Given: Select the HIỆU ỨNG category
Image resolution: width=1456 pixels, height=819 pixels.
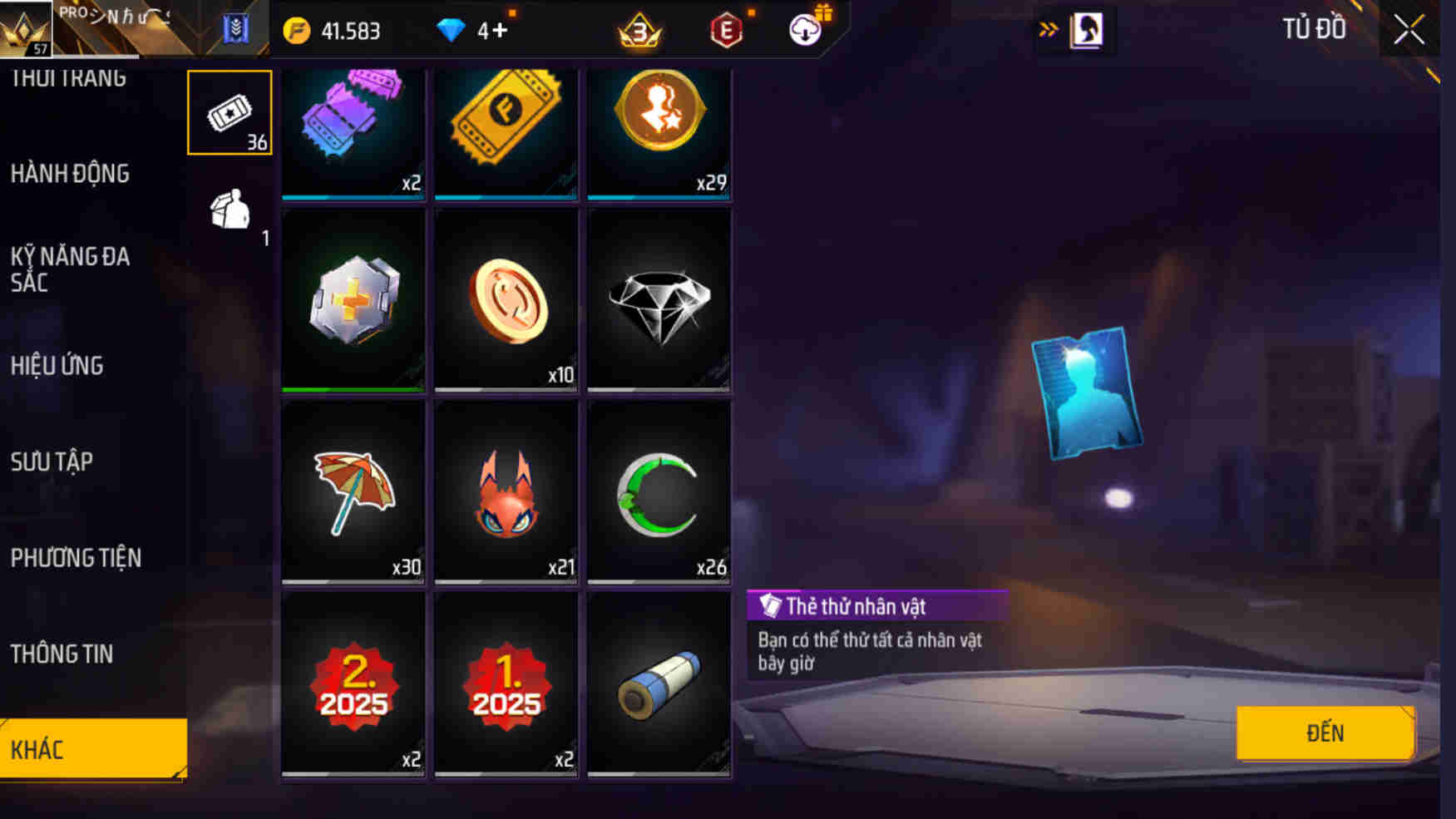Looking at the screenshot, I should click(x=56, y=366).
